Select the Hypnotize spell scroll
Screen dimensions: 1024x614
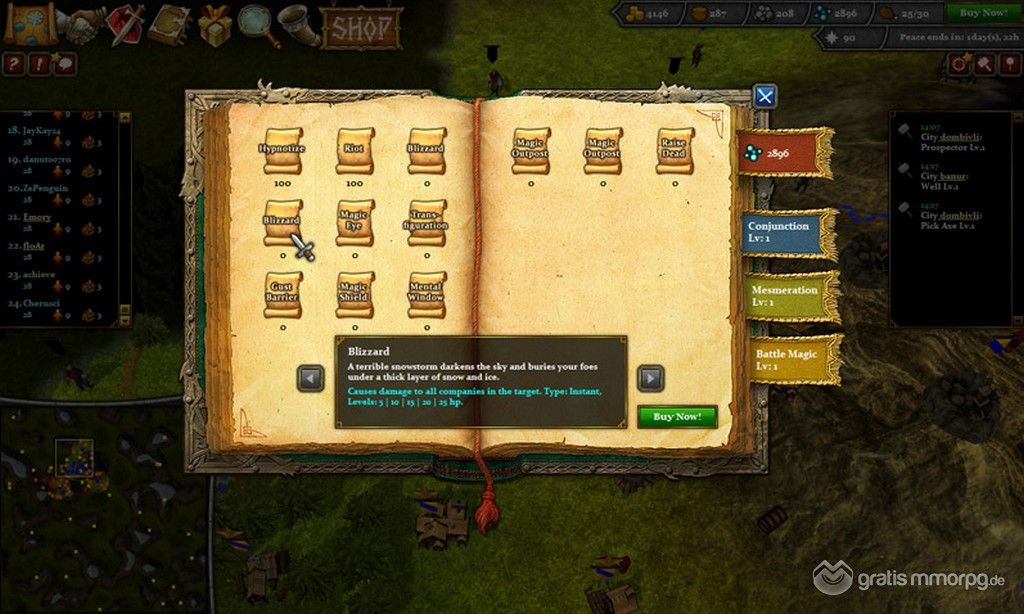click(282, 149)
